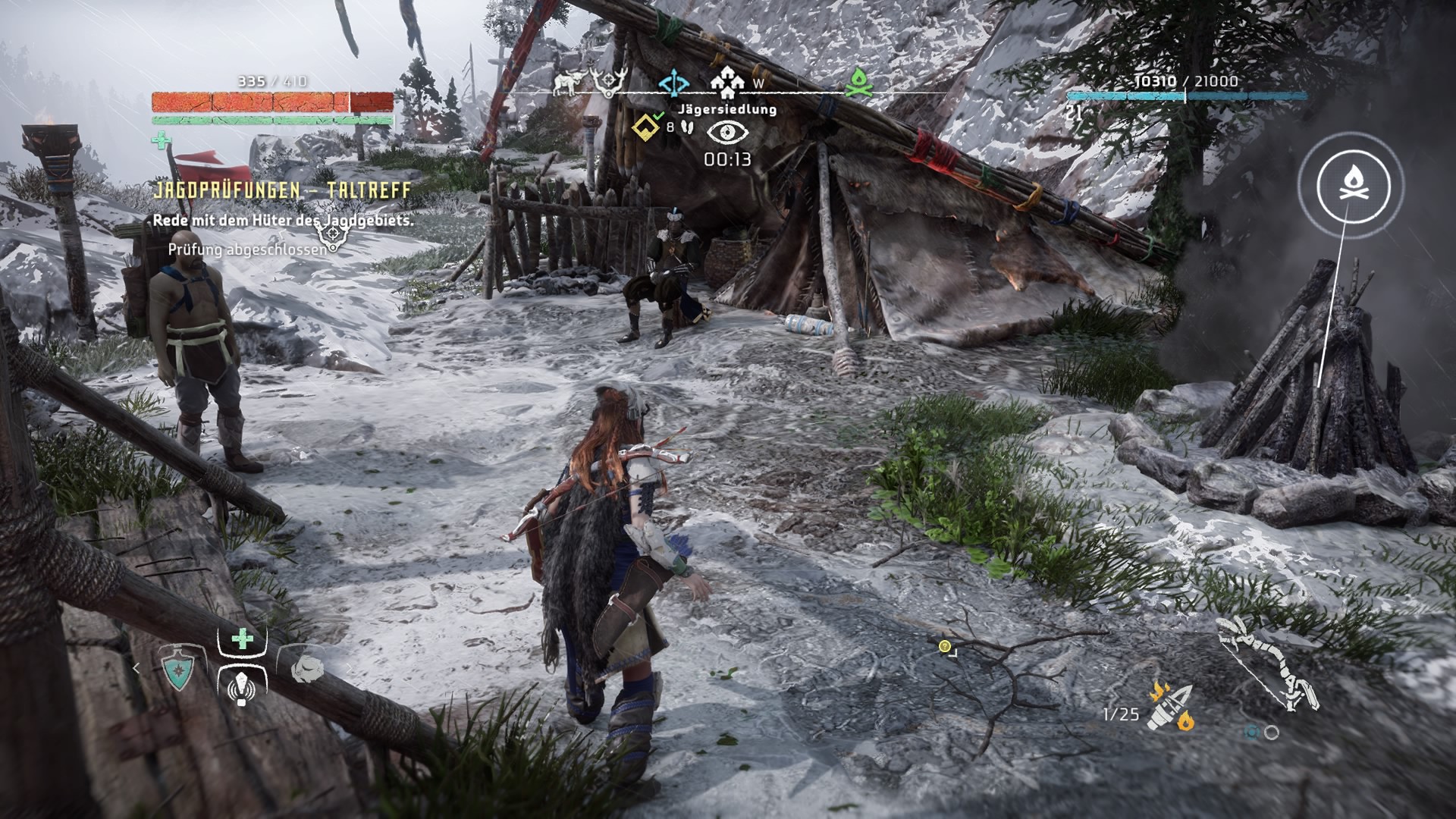Viewport: 1456px width, 819px height.
Task: Click the stealth eye visibility indicator
Action: pyautogui.click(x=727, y=133)
